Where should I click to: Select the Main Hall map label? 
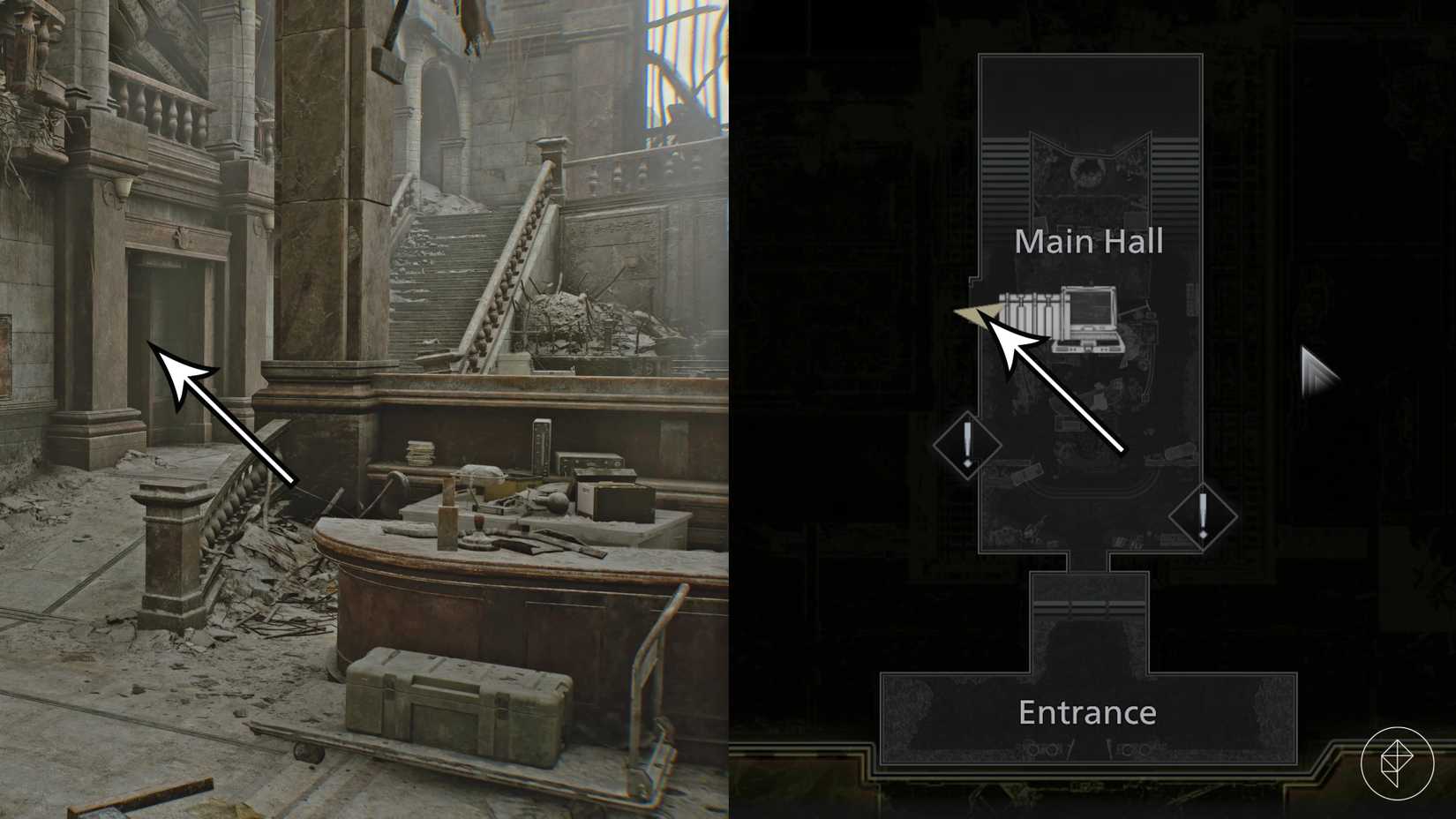tap(1089, 241)
